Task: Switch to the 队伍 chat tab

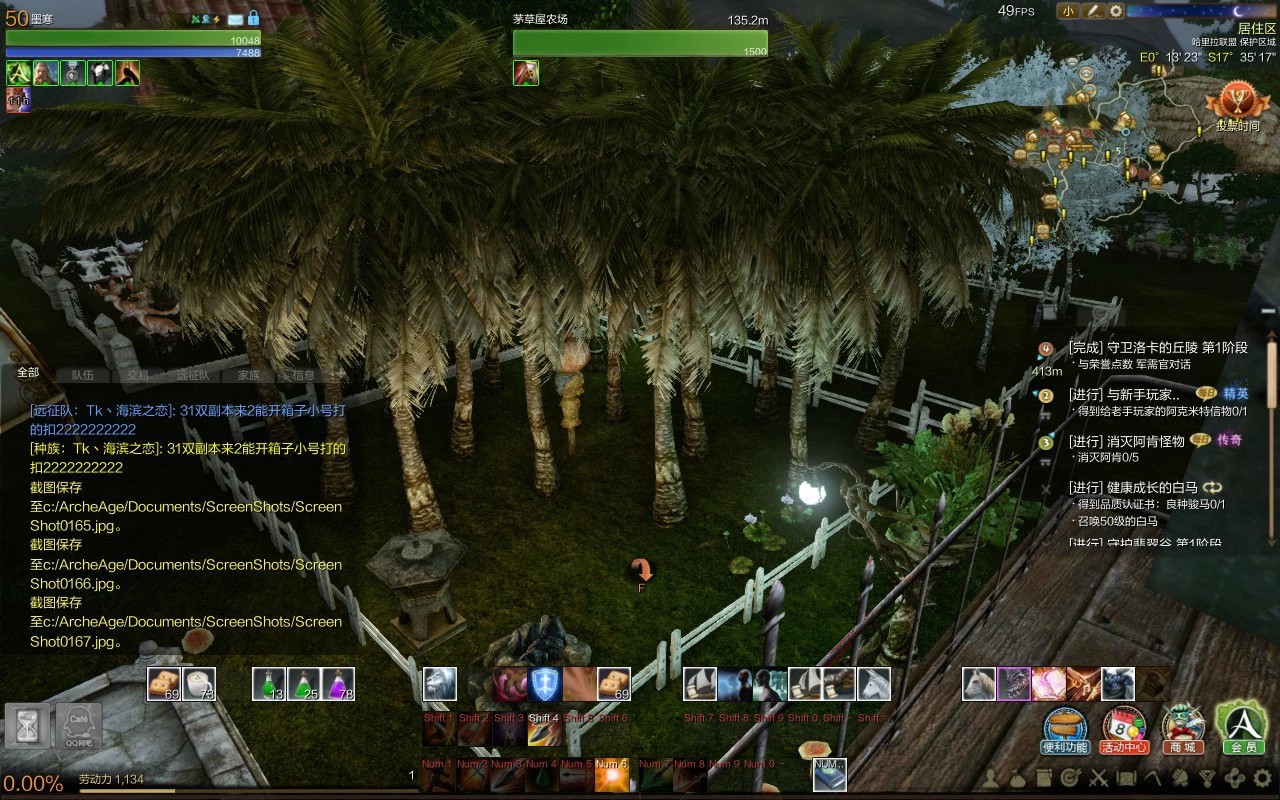Action: pyautogui.click(x=83, y=375)
